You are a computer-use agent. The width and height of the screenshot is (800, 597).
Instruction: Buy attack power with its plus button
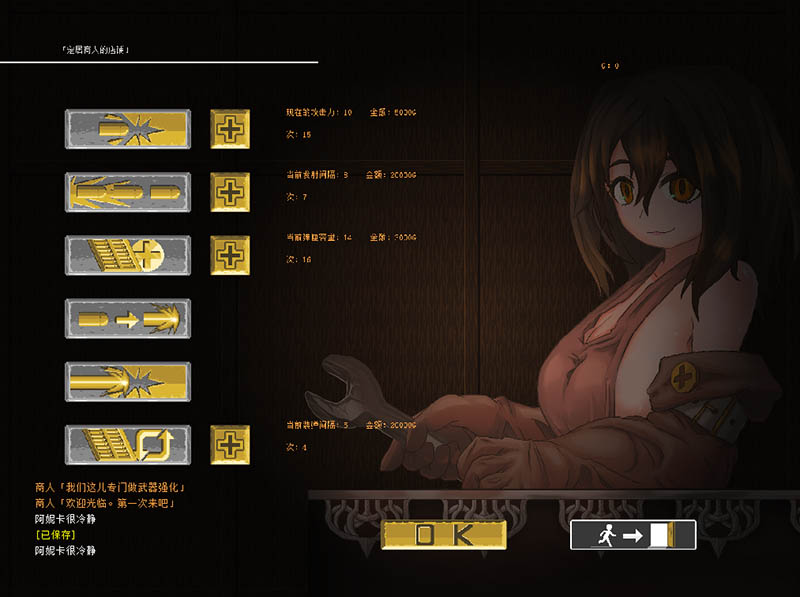(230, 129)
